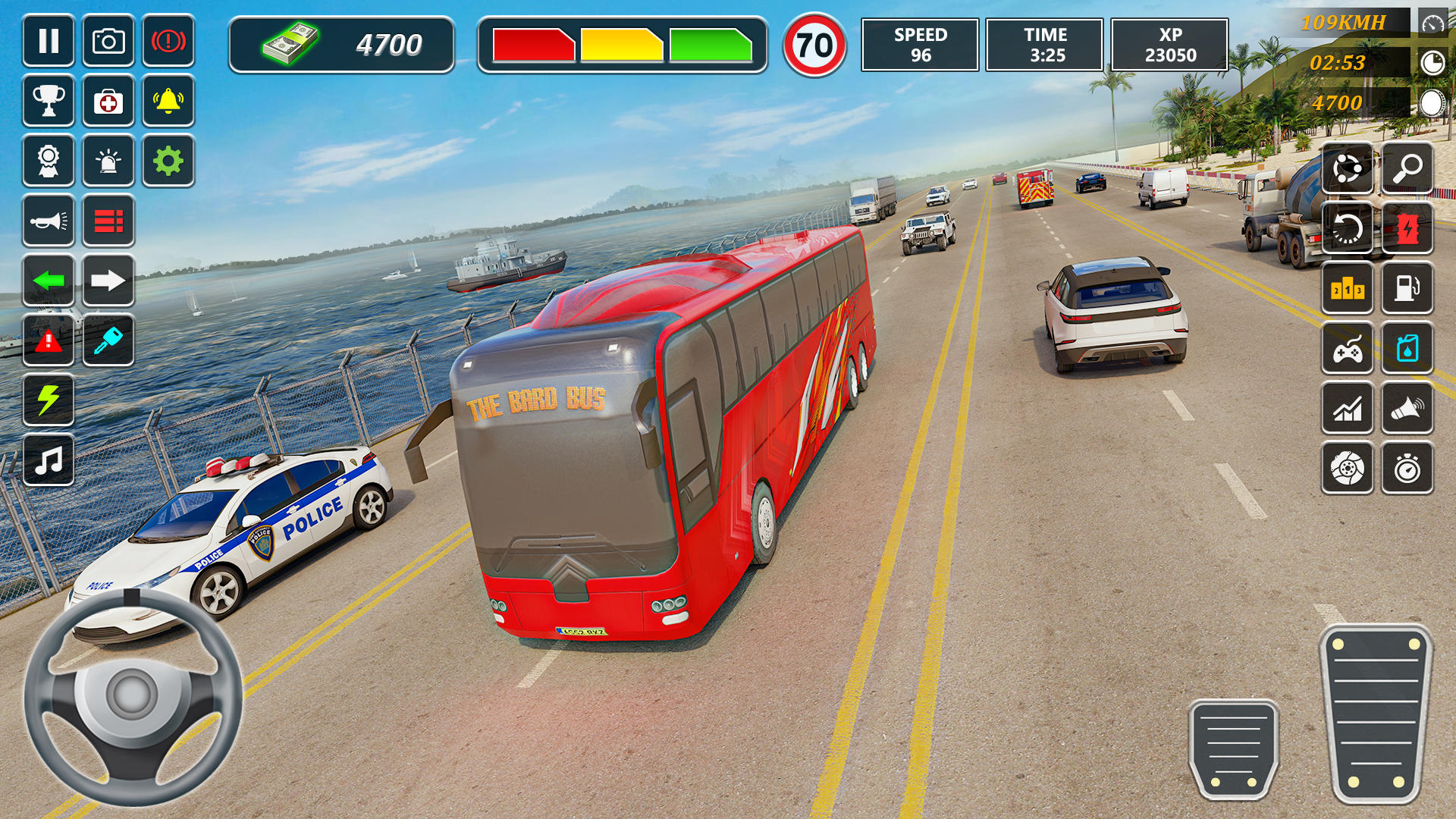
Task: Toggle the left turn indicator arrow
Action: (49, 281)
